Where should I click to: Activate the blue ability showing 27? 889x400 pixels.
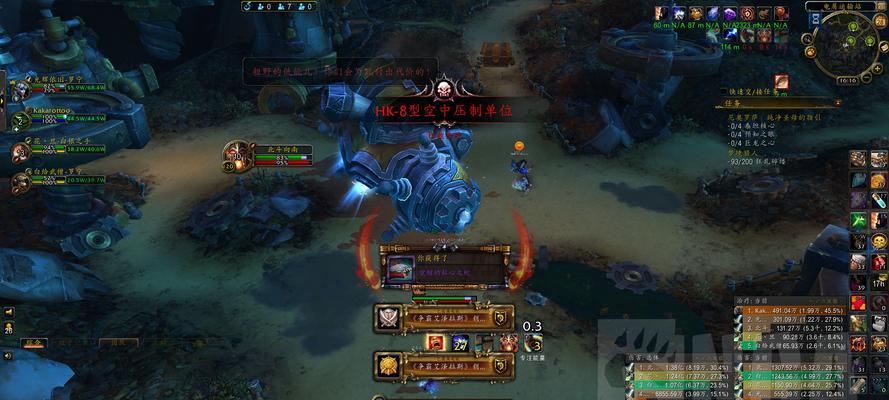pos(459,343)
